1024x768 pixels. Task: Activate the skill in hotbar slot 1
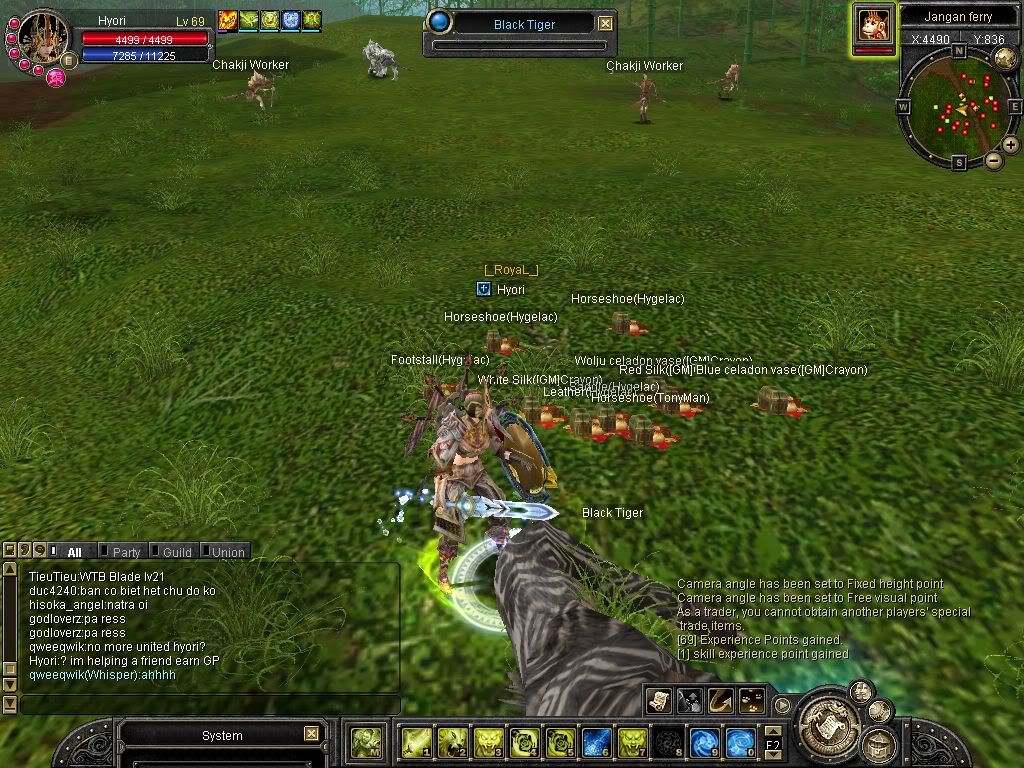(416, 742)
